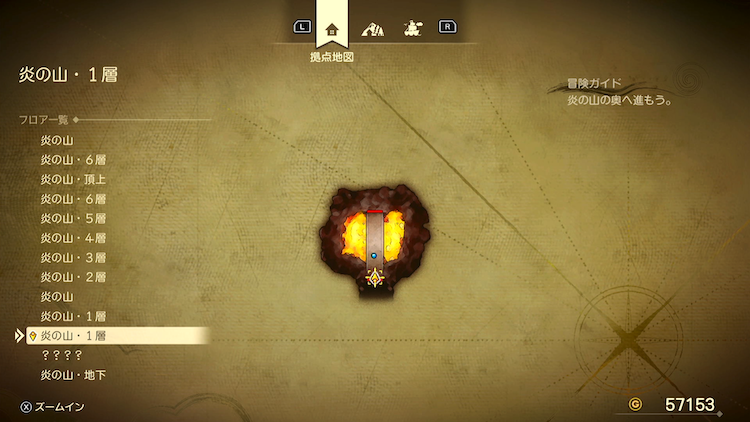Select the unknown ???? floor entry
Image resolution: width=750 pixels, height=422 pixels.
coord(61,355)
